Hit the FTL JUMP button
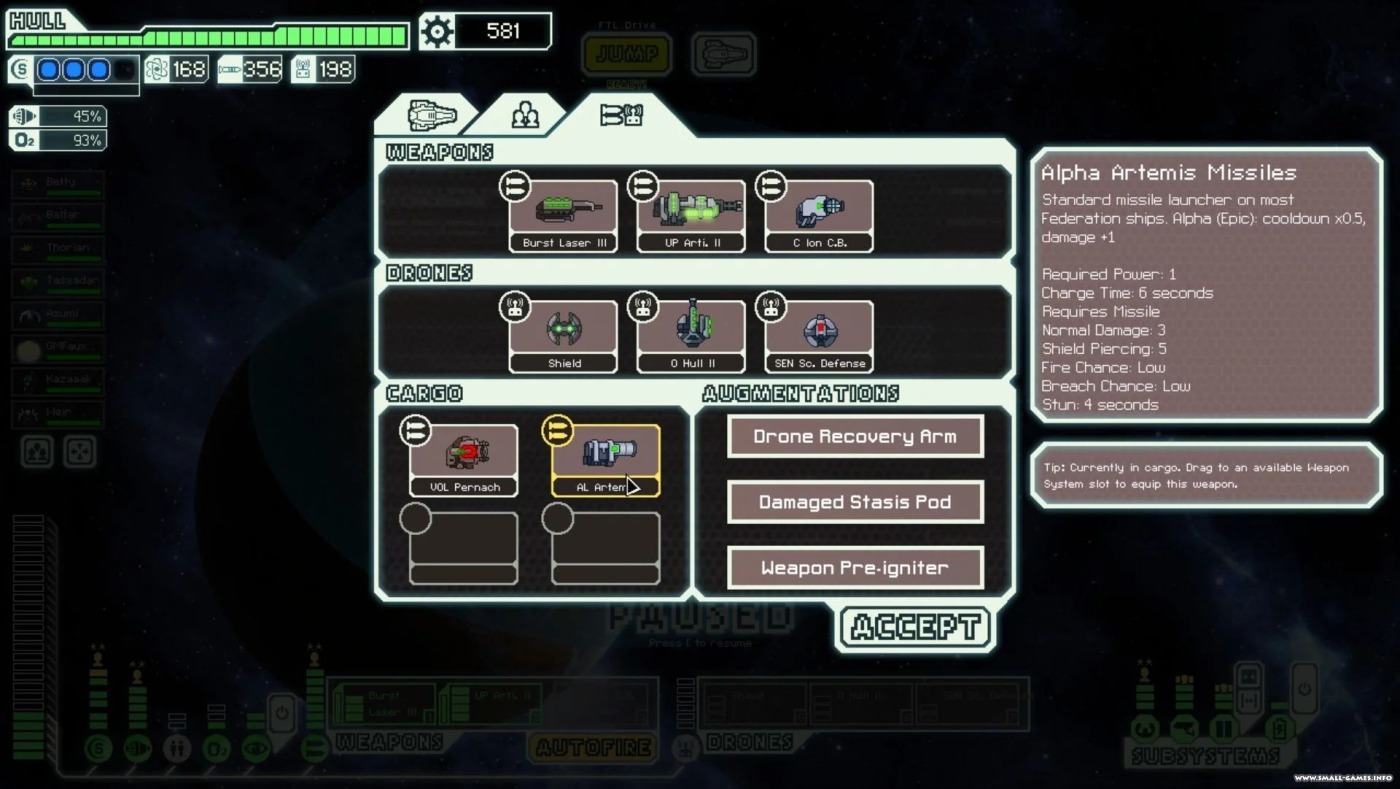The image size is (1400, 789). click(x=627, y=54)
